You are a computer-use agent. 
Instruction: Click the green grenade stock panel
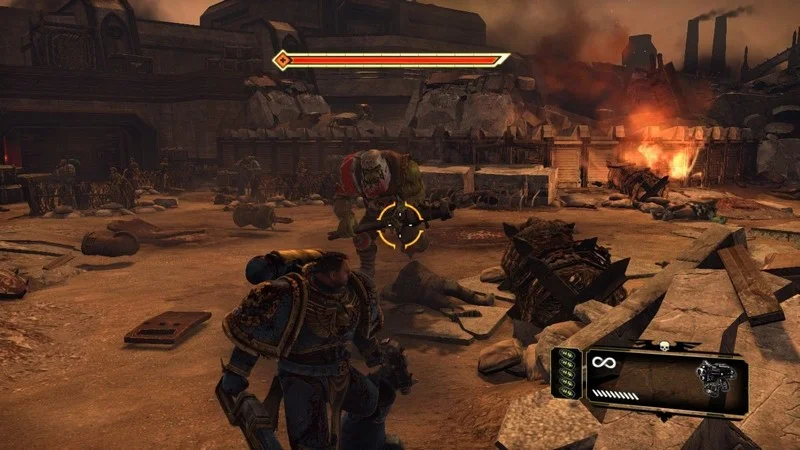coord(567,381)
